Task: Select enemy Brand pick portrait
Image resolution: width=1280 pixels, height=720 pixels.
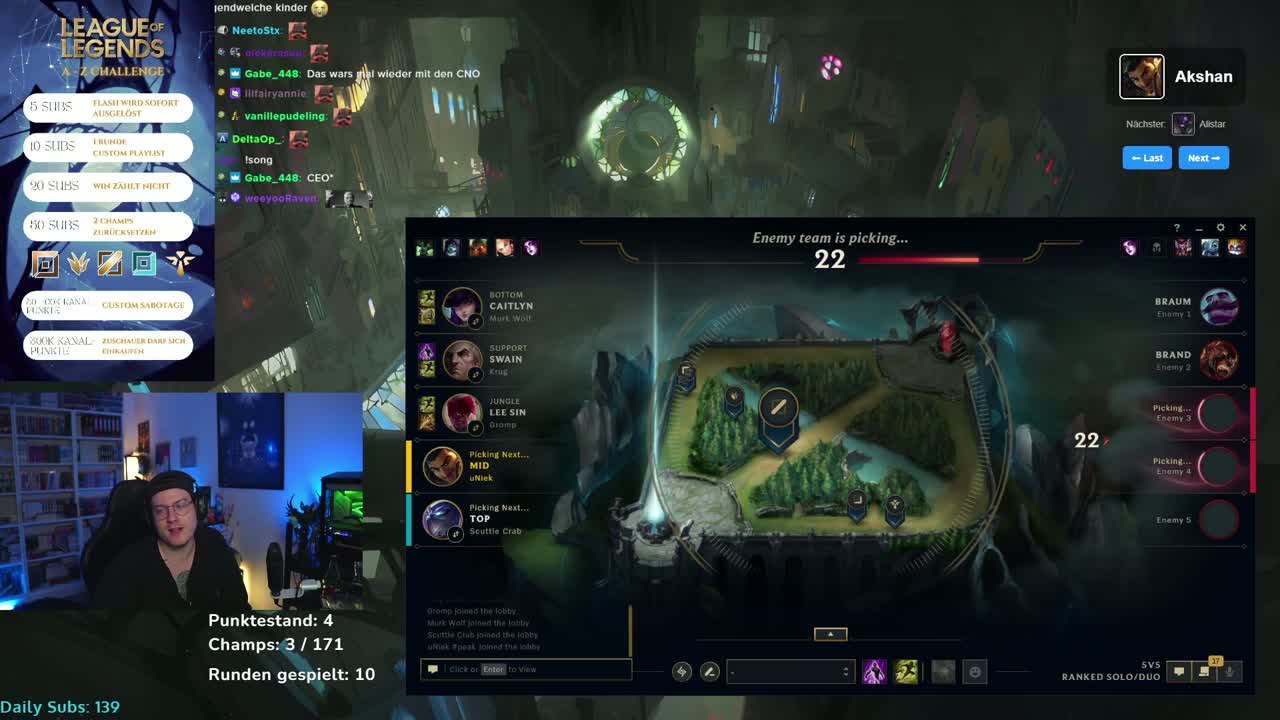Action: pos(1218,360)
